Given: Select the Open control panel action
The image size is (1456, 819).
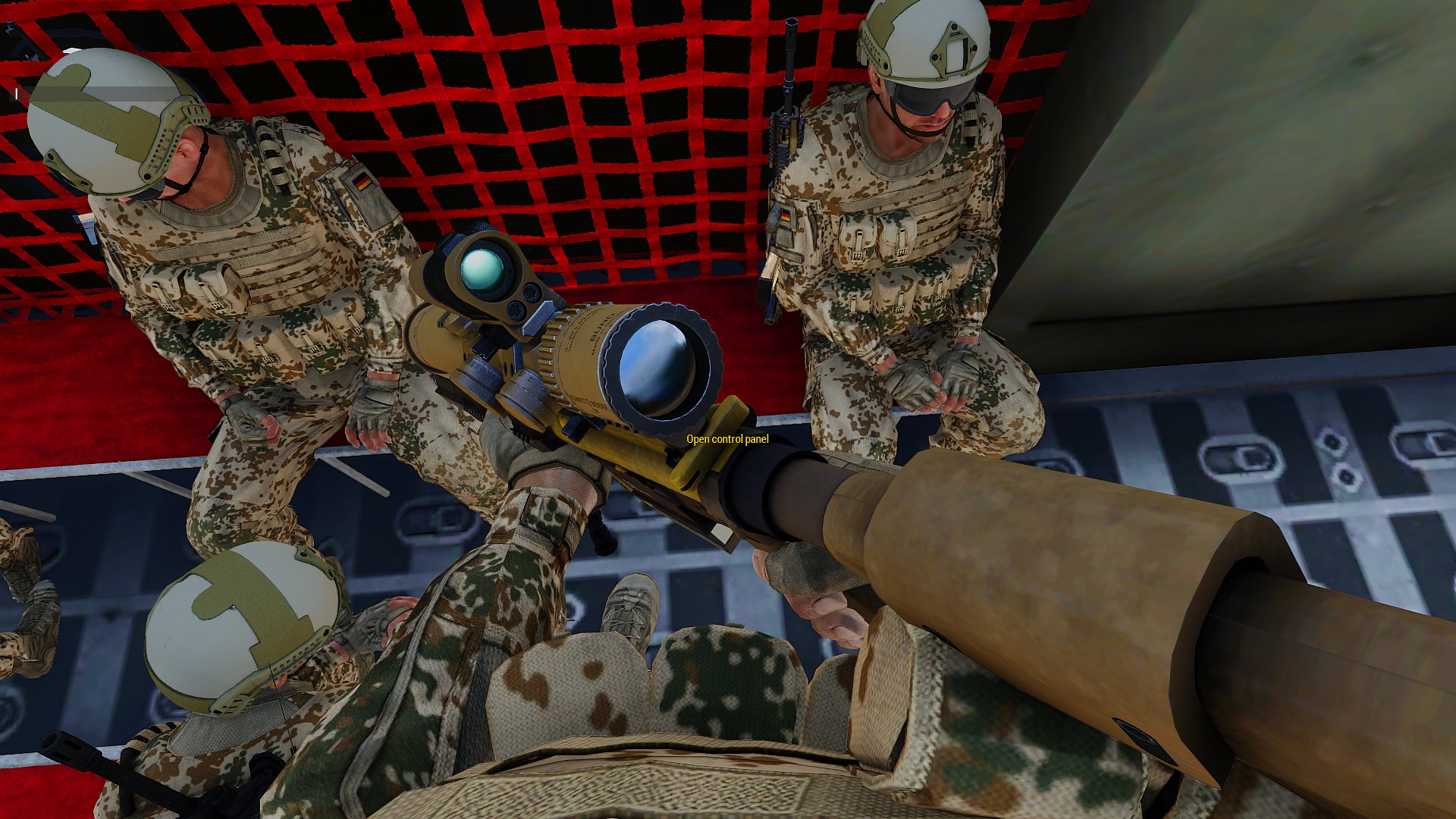Looking at the screenshot, I should click(727, 439).
